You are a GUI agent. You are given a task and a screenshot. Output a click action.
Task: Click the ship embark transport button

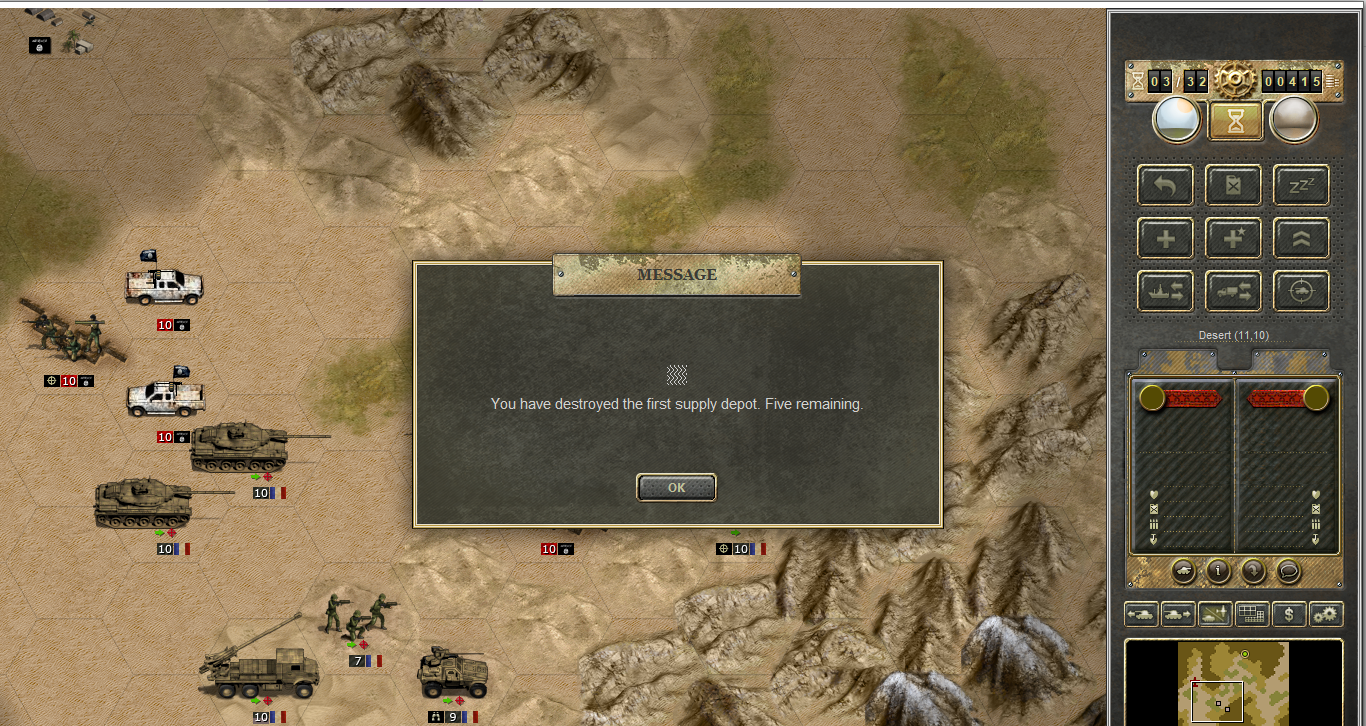click(1165, 291)
